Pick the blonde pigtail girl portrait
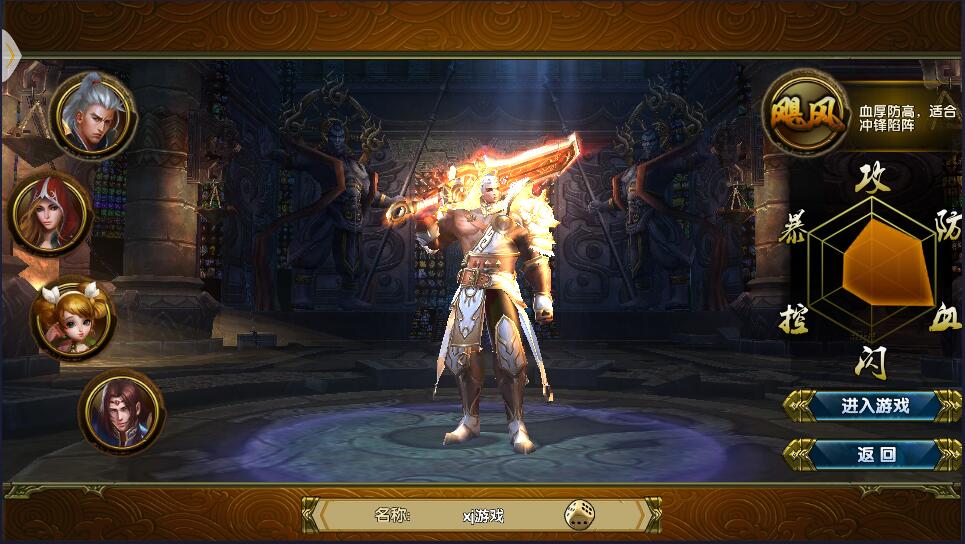The image size is (965, 544). (x=72, y=316)
